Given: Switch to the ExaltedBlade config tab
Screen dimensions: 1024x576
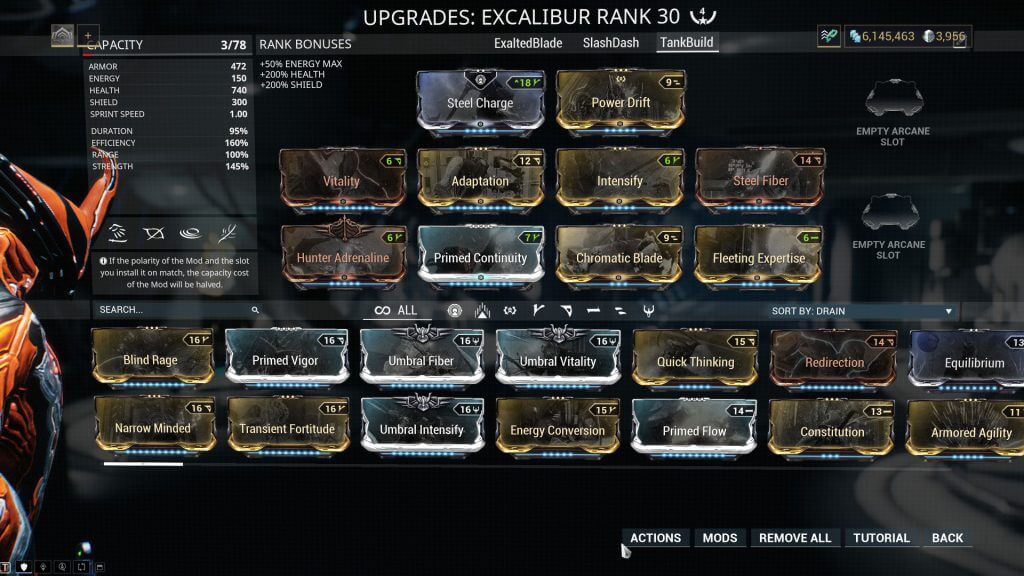Looking at the screenshot, I should pyautogui.click(x=528, y=43).
